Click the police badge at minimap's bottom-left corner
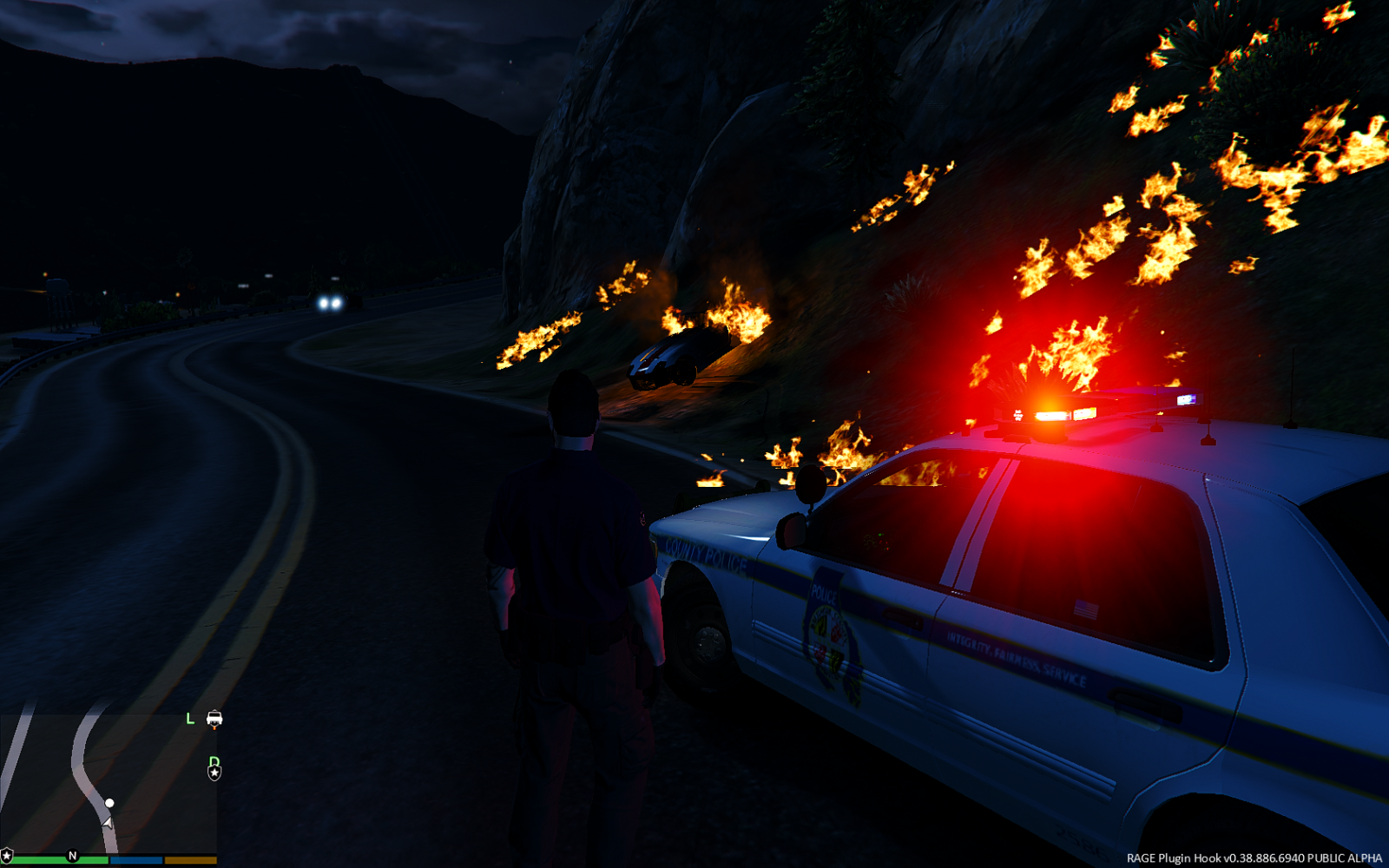This screenshot has width=1389, height=868. pyautogui.click(x=7, y=857)
